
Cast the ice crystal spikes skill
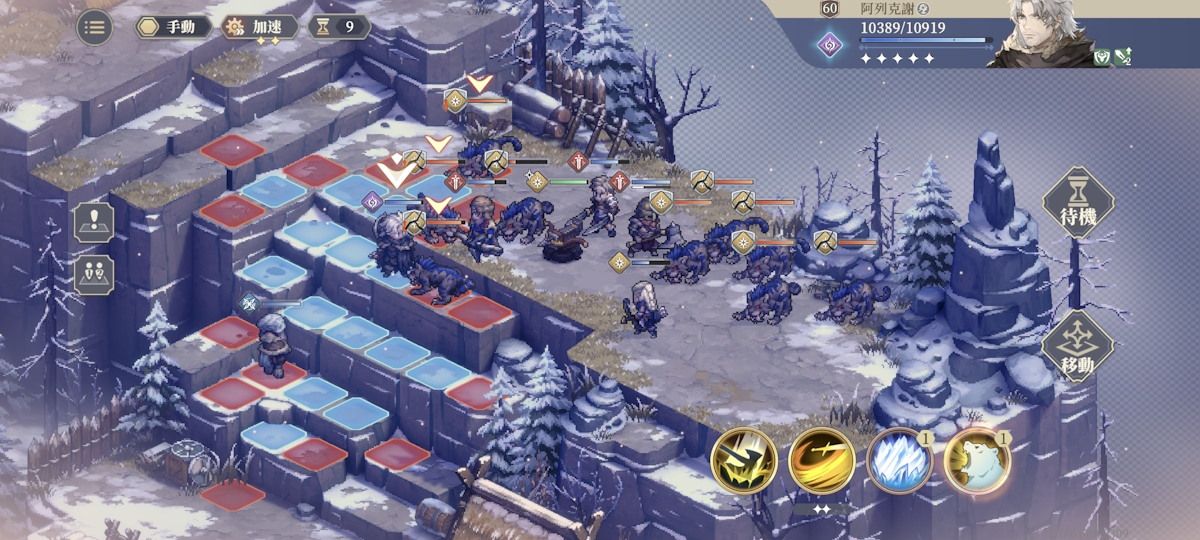[x=899, y=461]
